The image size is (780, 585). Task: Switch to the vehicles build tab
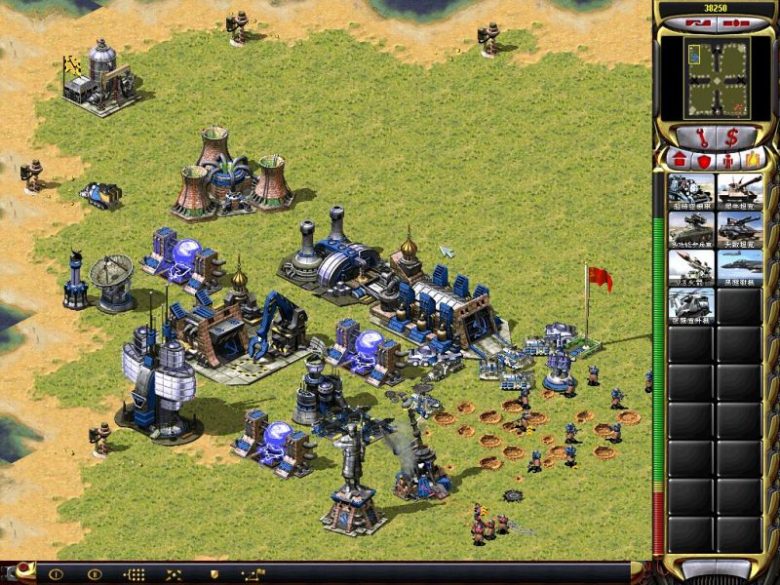[752, 159]
